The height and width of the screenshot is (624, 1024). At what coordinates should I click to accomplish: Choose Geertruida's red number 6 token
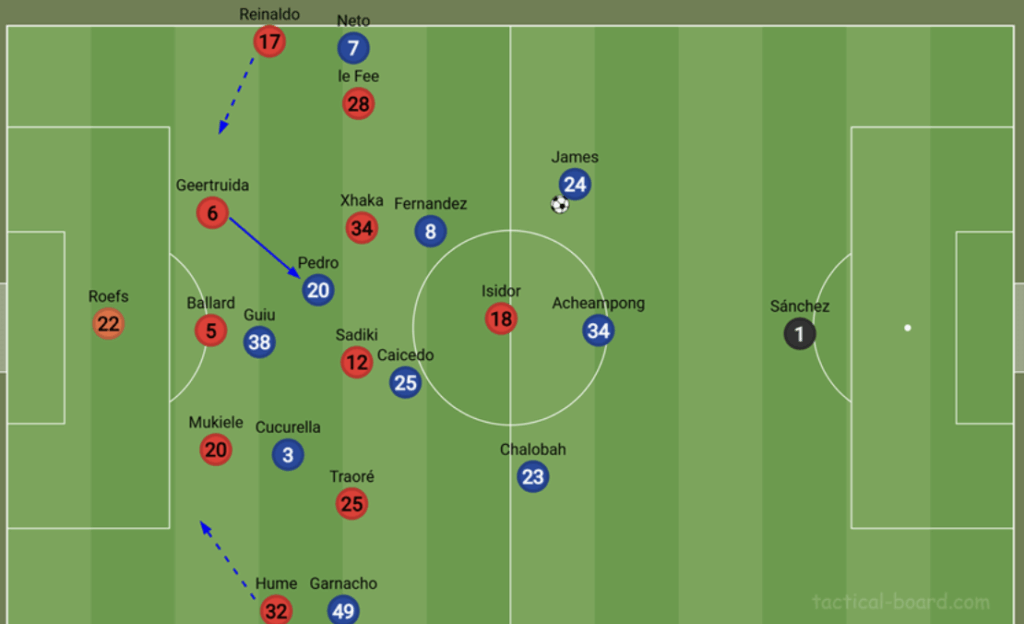[x=213, y=212]
